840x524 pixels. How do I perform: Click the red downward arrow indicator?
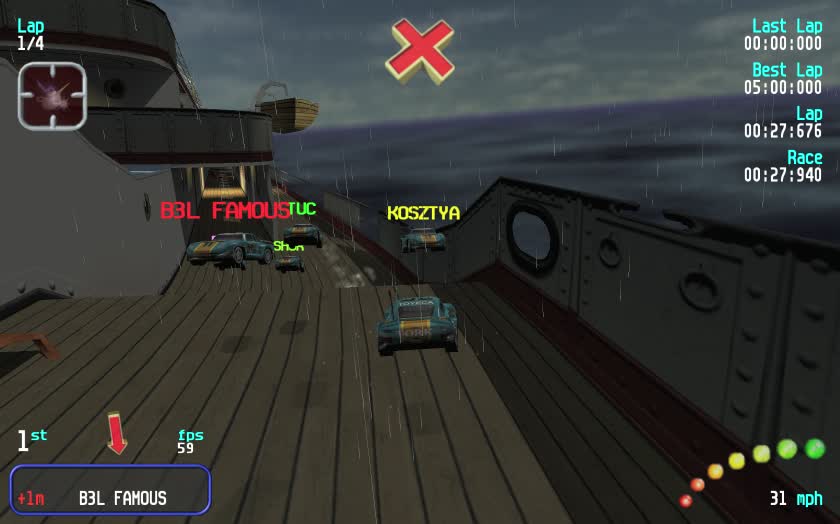[x=118, y=434]
